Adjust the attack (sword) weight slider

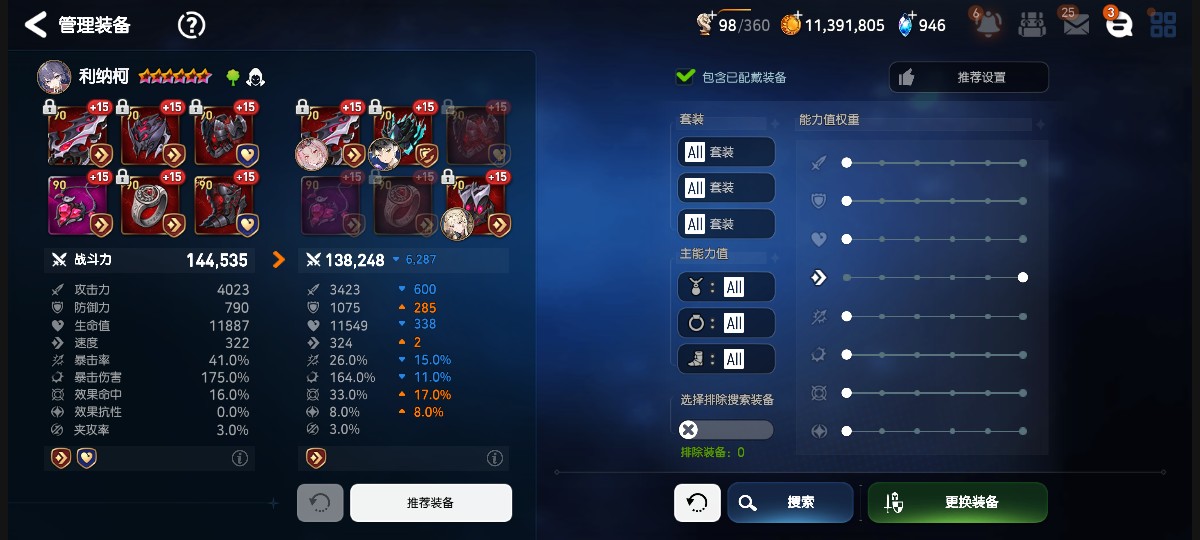coord(847,162)
